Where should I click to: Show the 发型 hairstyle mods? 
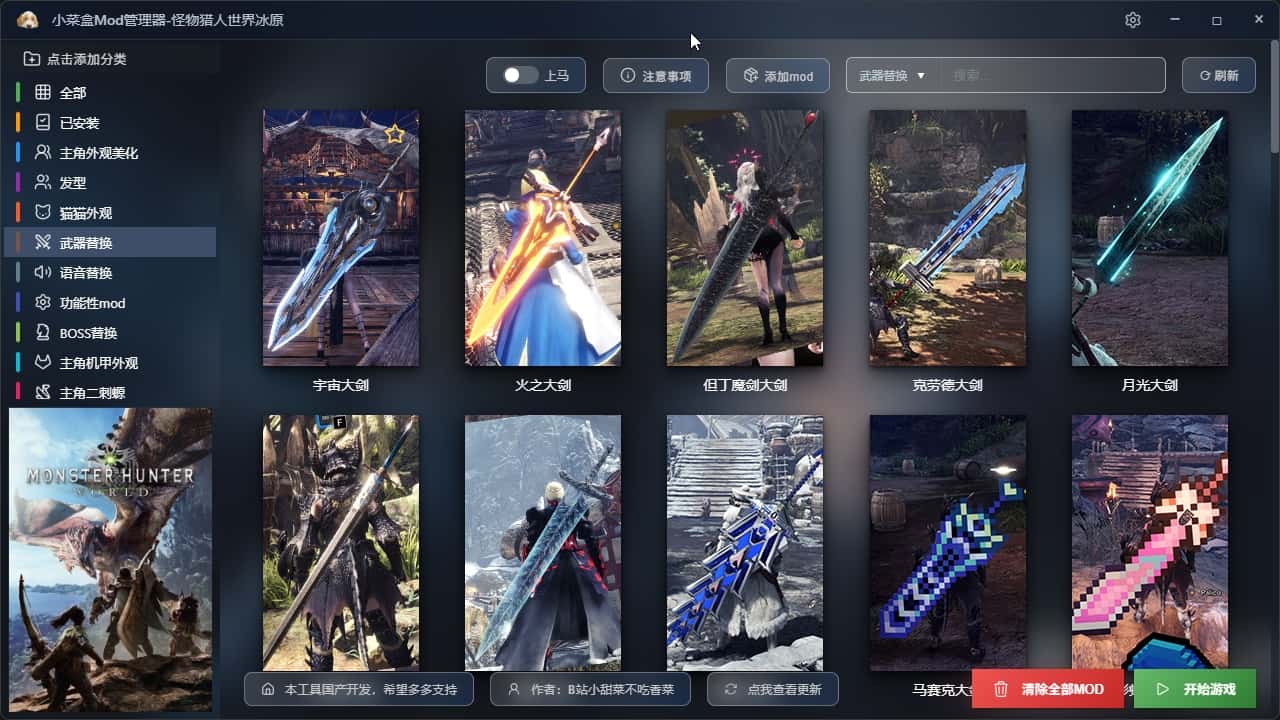pos(73,183)
